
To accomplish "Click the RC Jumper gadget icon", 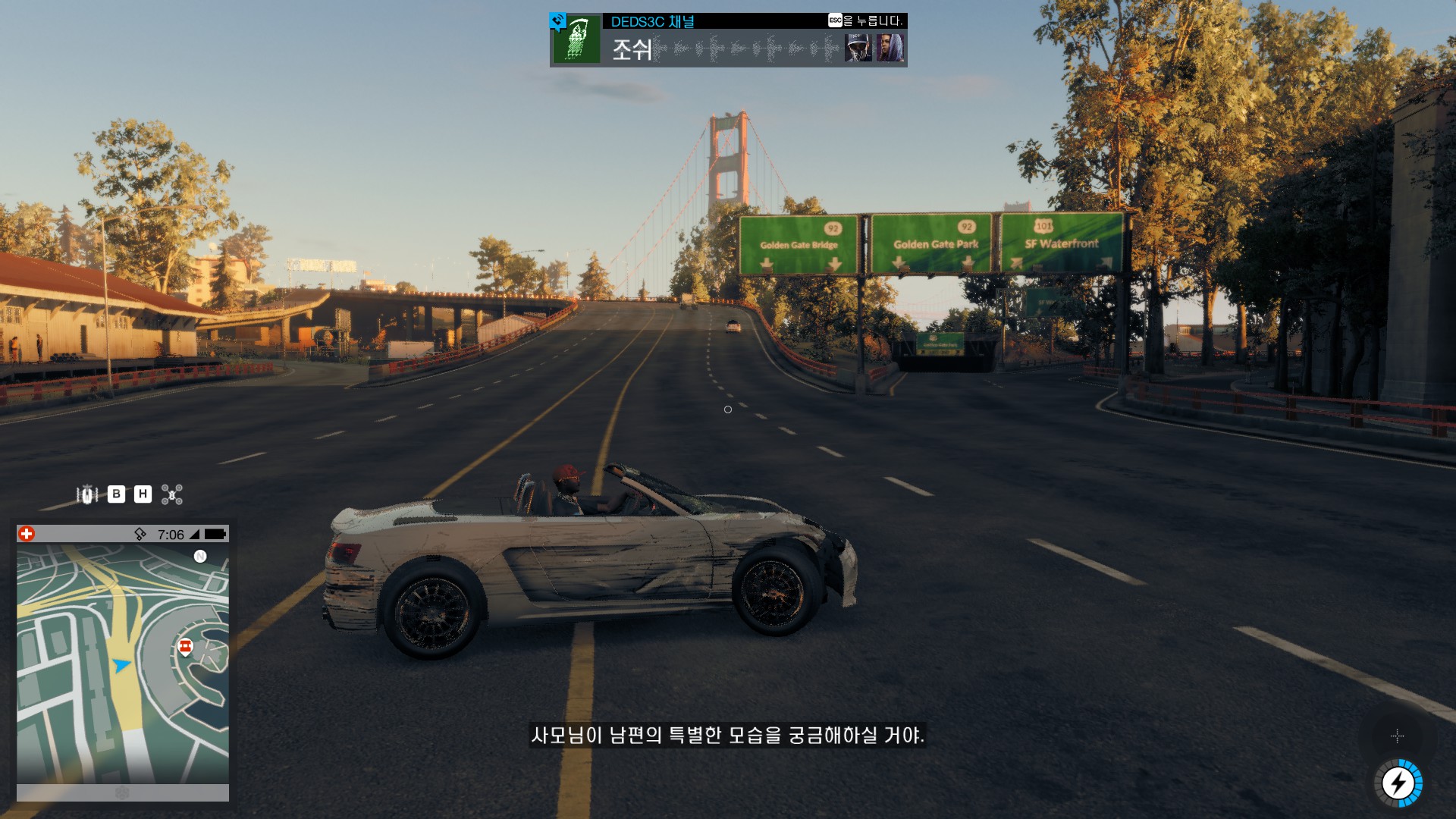I will click(x=87, y=494).
